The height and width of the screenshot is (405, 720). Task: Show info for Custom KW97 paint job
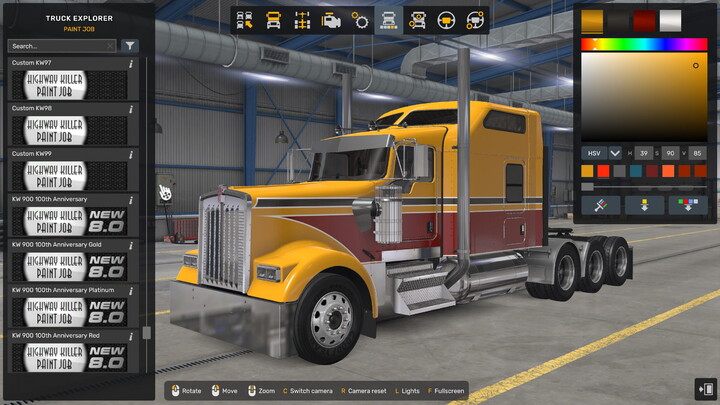pos(132,64)
